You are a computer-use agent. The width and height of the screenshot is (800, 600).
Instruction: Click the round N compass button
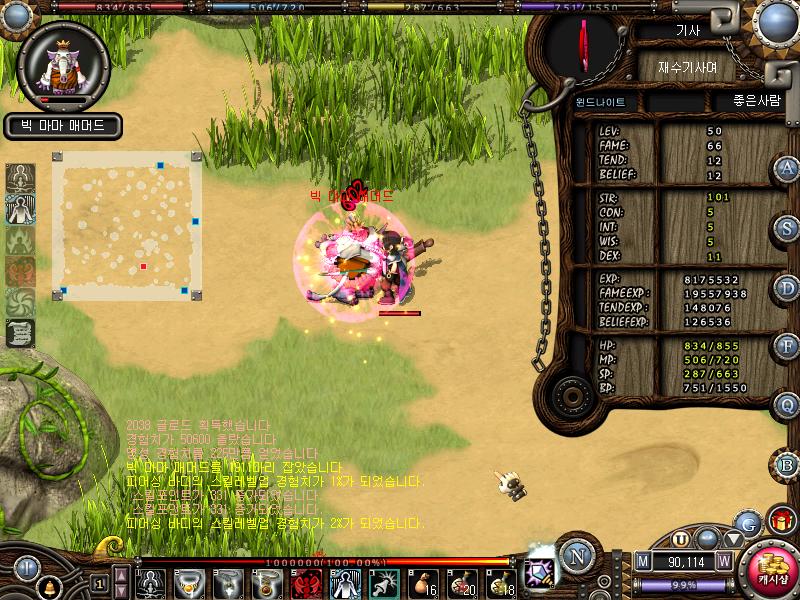pyautogui.click(x=575, y=556)
